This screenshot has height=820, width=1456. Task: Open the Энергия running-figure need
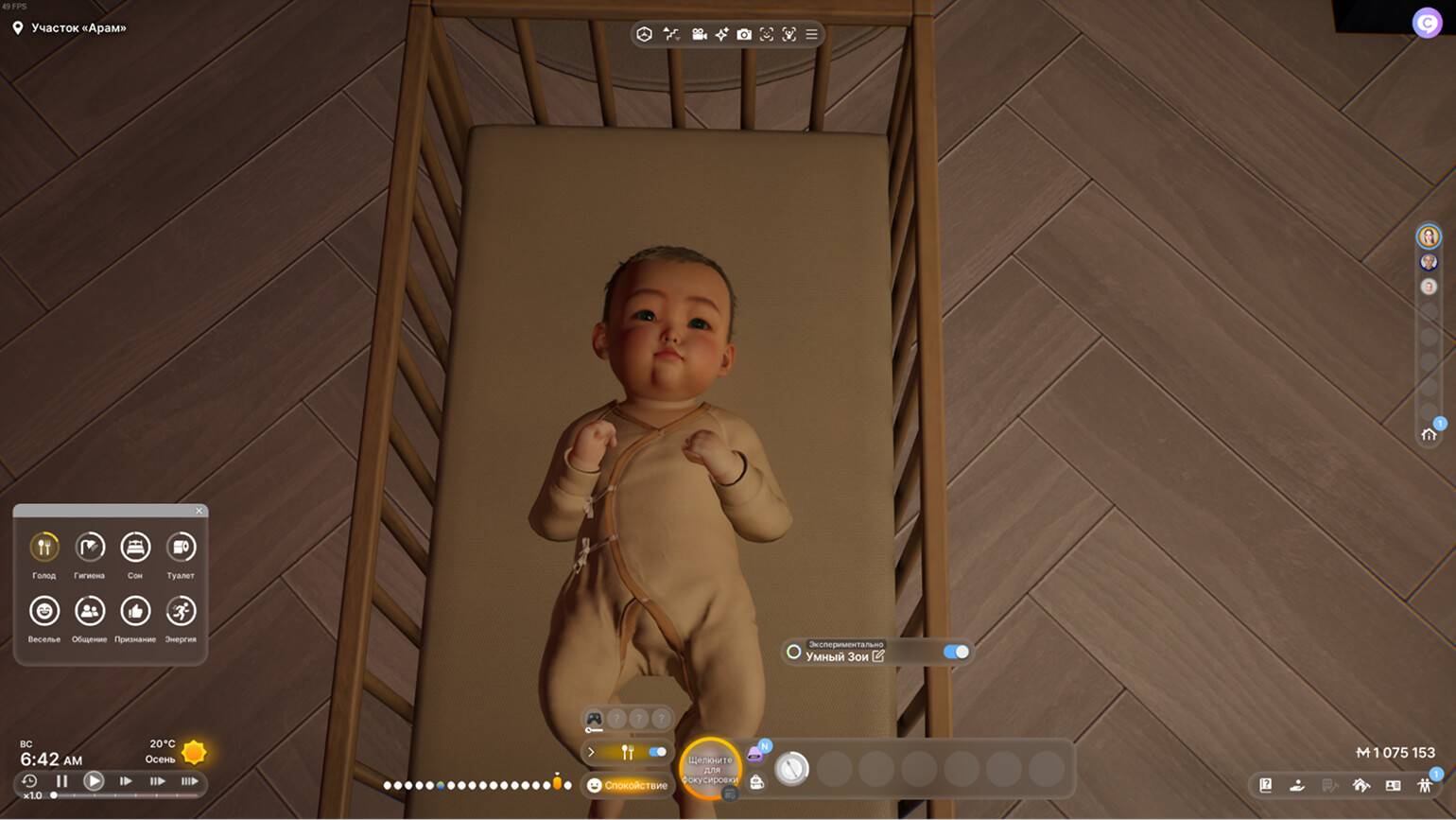pyautogui.click(x=181, y=612)
